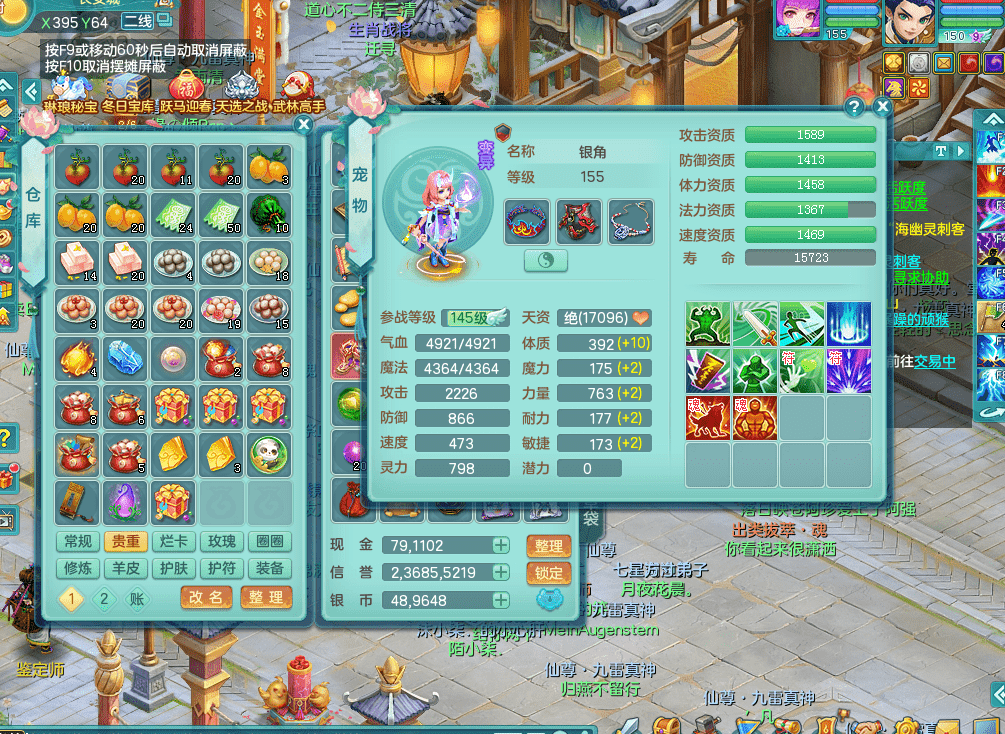Go to warehouse page 2

[104, 599]
